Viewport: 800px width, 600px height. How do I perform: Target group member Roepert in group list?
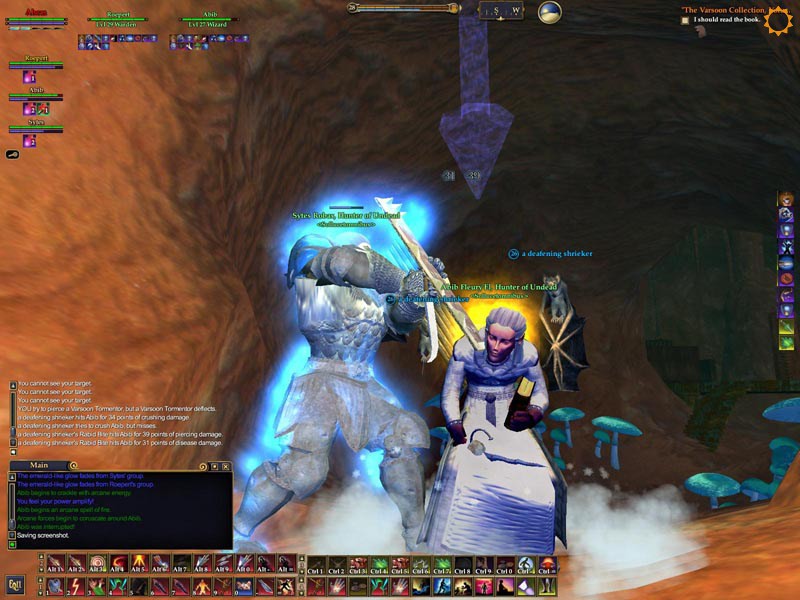click(x=36, y=60)
